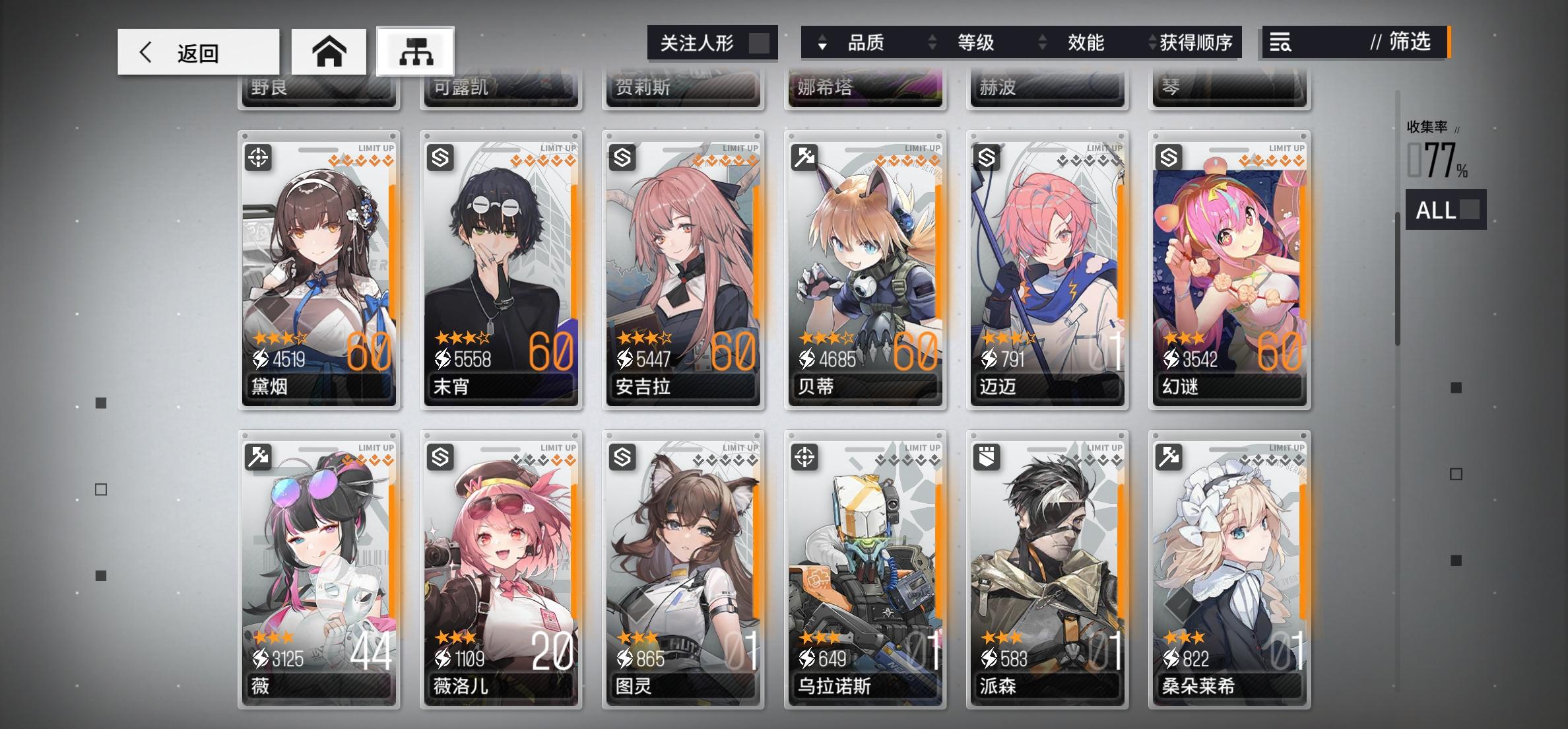The height and width of the screenshot is (729, 1568).
Task: Toggle the 关注人形 checkbox
Action: (760, 42)
